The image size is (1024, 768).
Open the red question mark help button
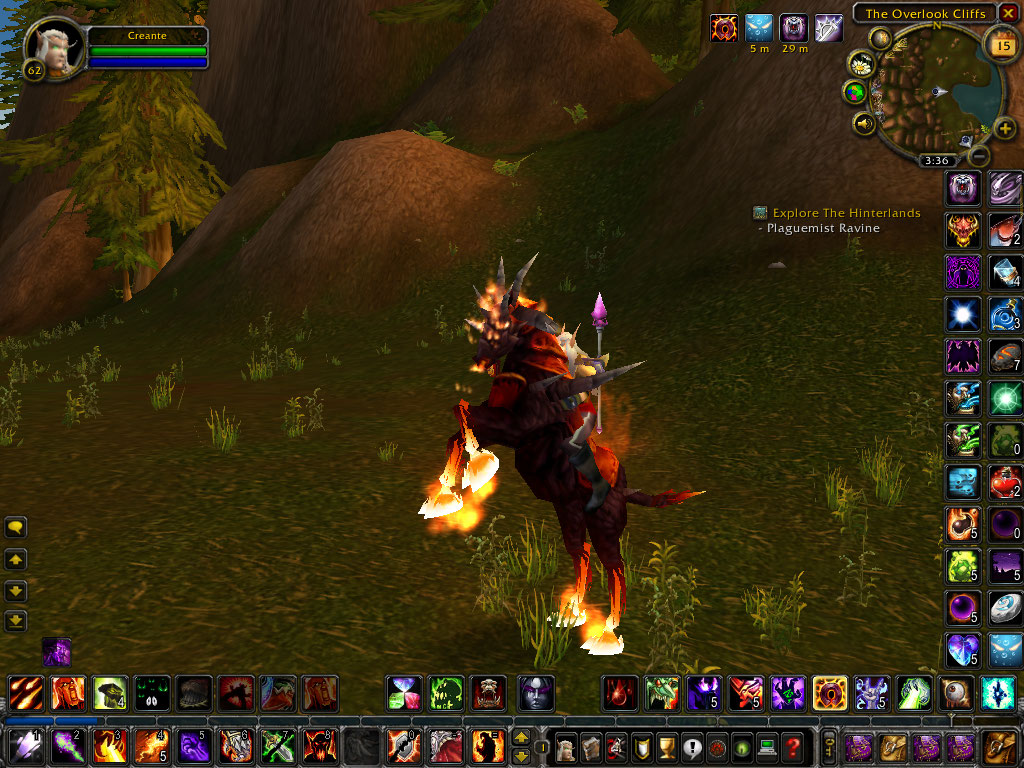point(792,747)
